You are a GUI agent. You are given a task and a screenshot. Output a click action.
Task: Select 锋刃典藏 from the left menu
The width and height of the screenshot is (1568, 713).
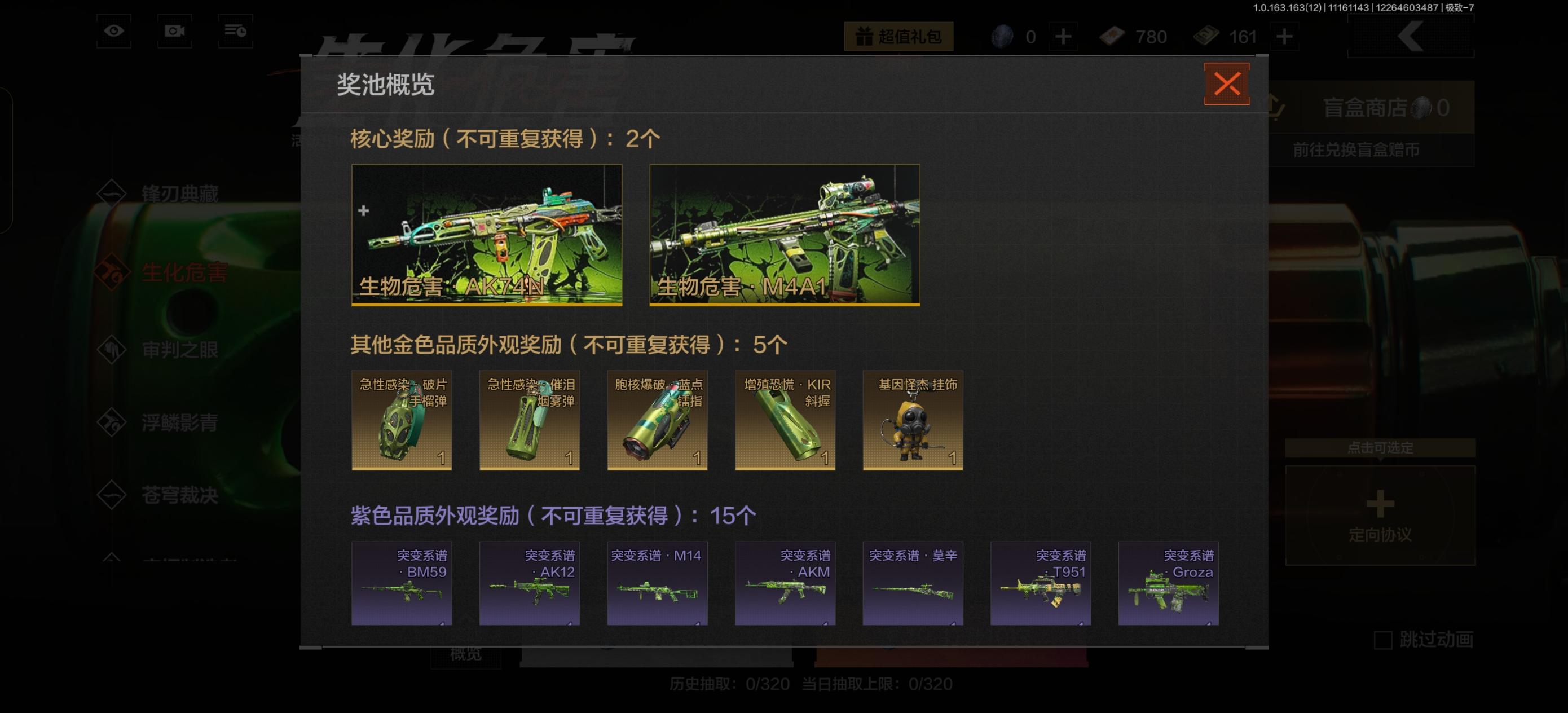(181, 193)
